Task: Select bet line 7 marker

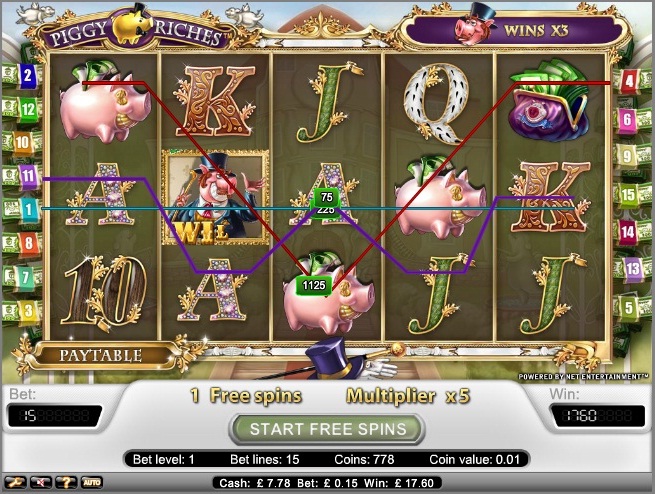Action: tap(27, 276)
